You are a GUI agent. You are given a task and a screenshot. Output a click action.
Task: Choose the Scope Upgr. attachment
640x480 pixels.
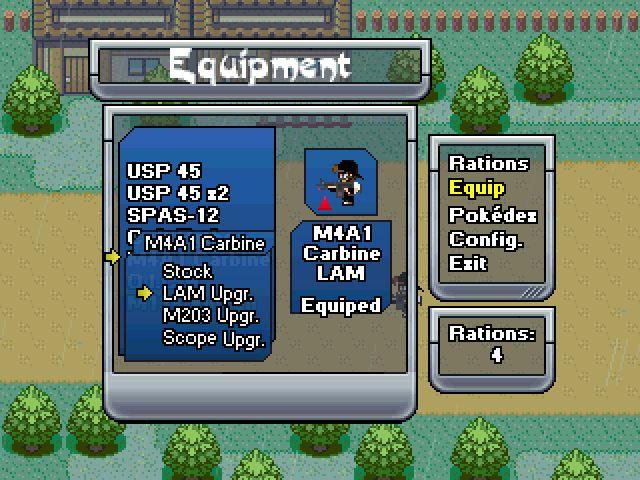coord(214,339)
